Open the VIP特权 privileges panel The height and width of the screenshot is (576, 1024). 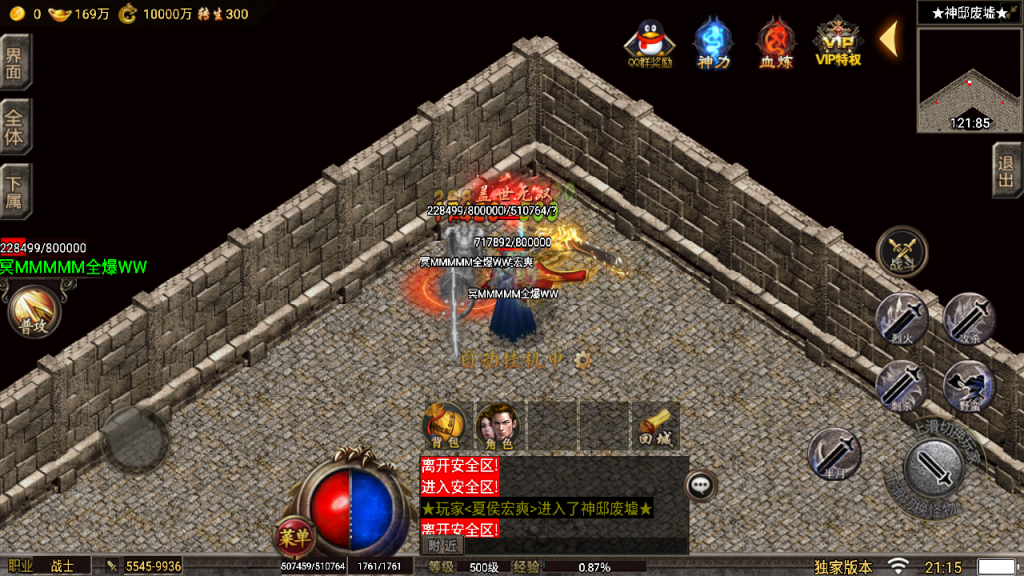[x=838, y=42]
